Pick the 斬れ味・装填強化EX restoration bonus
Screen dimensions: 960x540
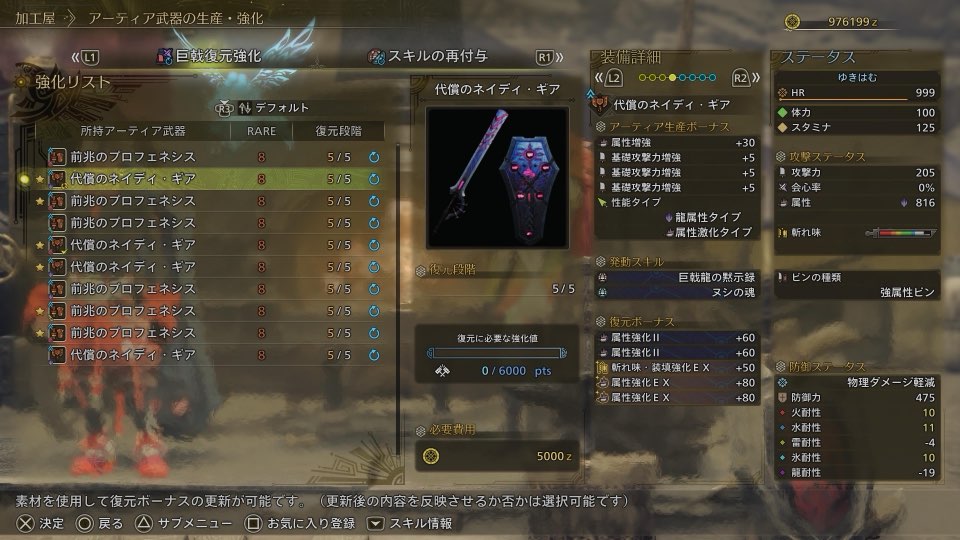(677, 368)
